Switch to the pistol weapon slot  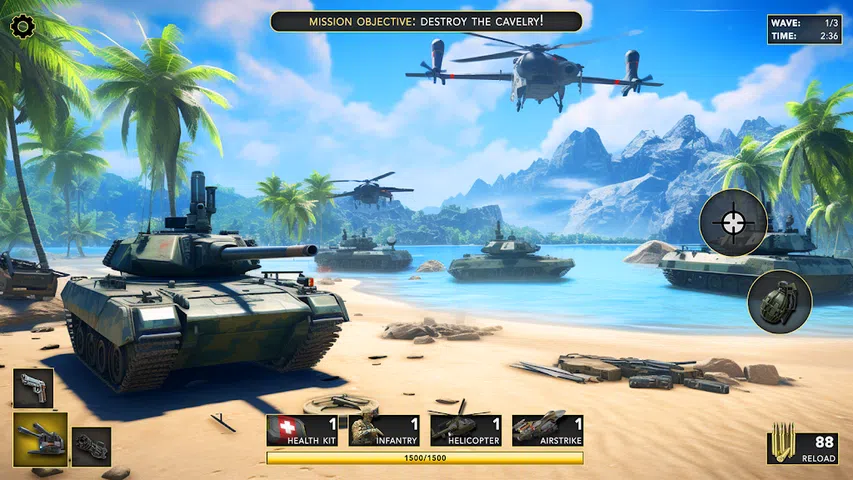(x=33, y=388)
